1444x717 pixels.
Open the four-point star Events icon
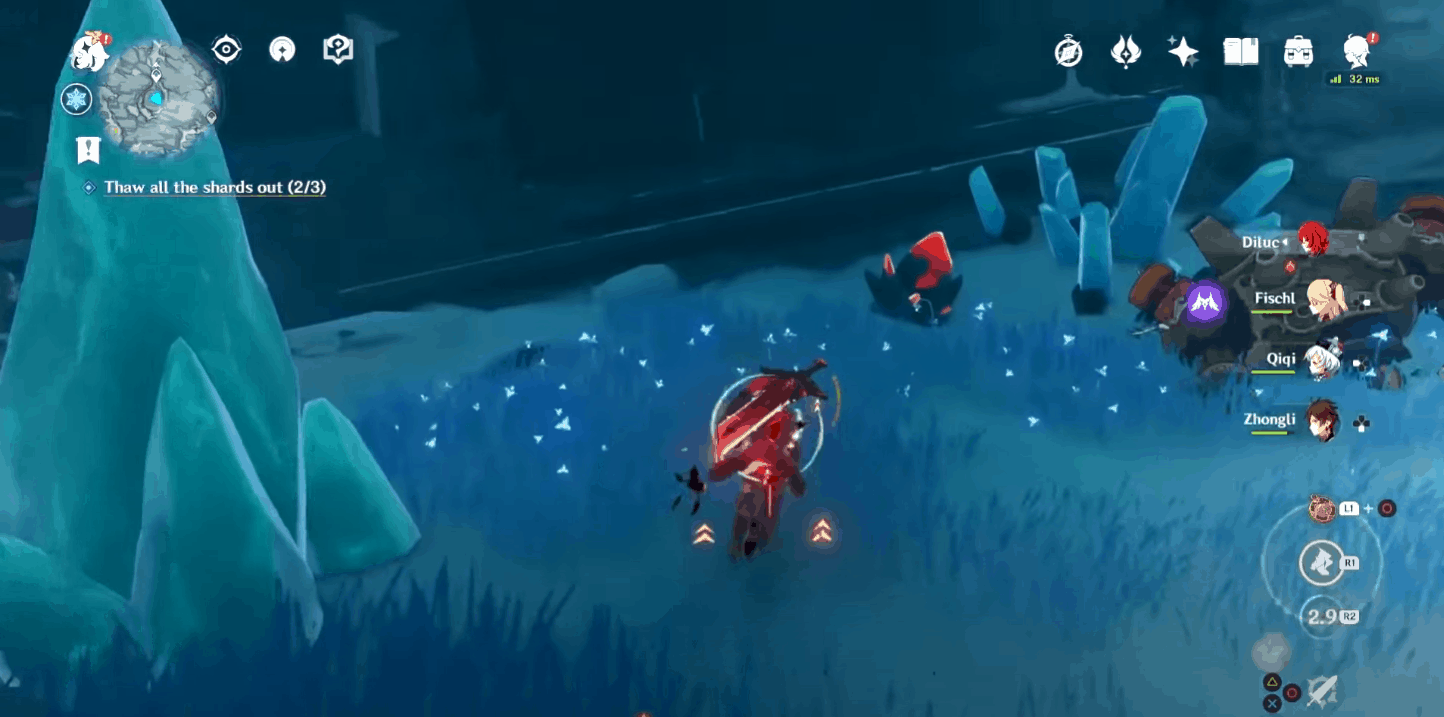[1183, 52]
